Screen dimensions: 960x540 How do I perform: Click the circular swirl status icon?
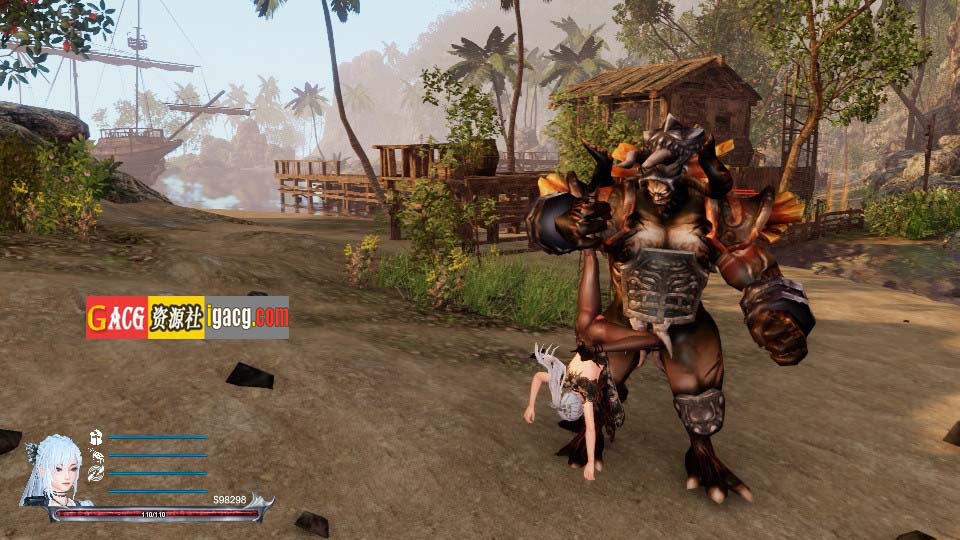96,473
